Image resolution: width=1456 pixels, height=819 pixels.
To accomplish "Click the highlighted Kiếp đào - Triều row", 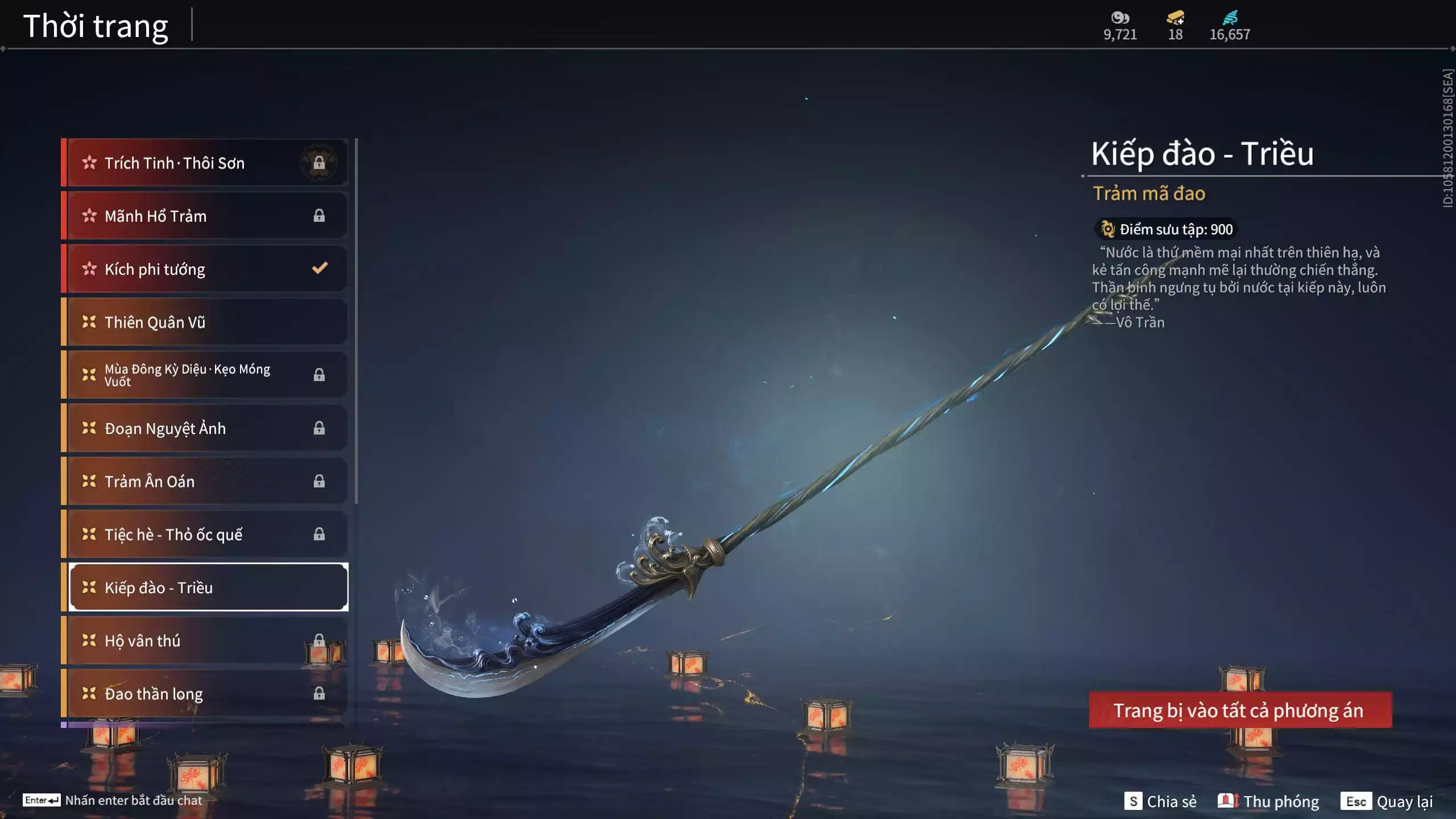I will 208,588.
